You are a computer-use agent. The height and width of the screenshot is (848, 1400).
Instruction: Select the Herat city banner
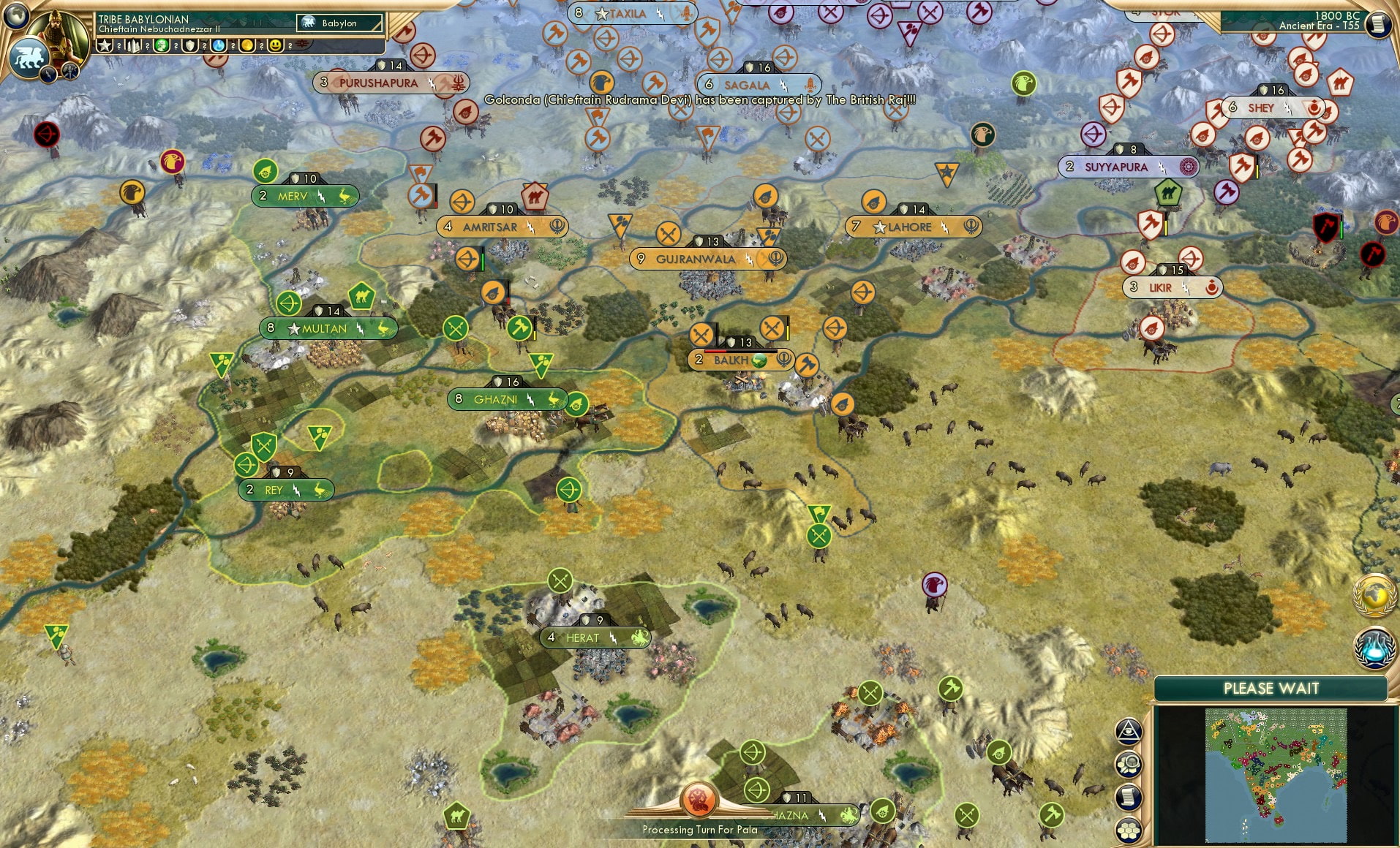coord(594,637)
